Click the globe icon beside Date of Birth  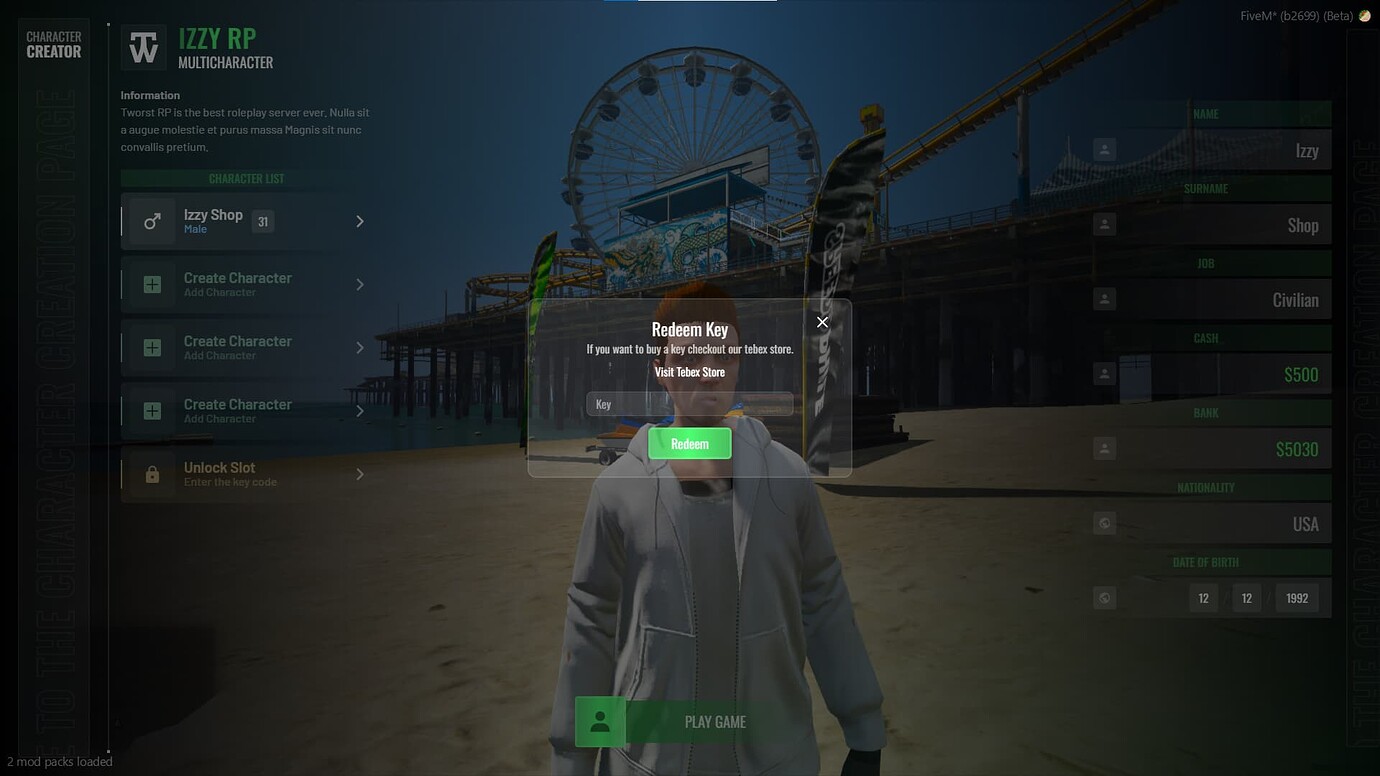coord(1104,597)
